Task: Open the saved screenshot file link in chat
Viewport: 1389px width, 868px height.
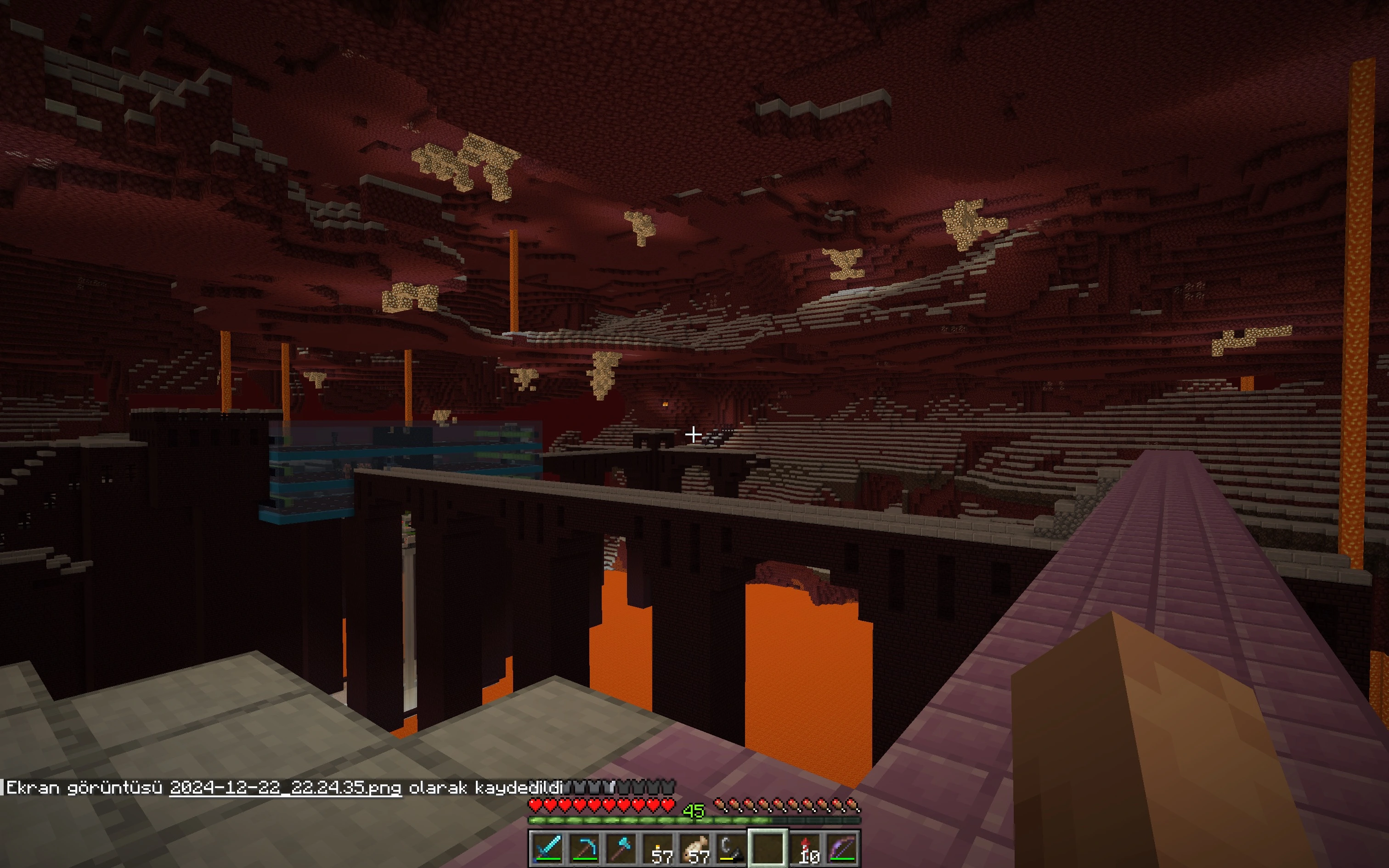Action: (285, 788)
